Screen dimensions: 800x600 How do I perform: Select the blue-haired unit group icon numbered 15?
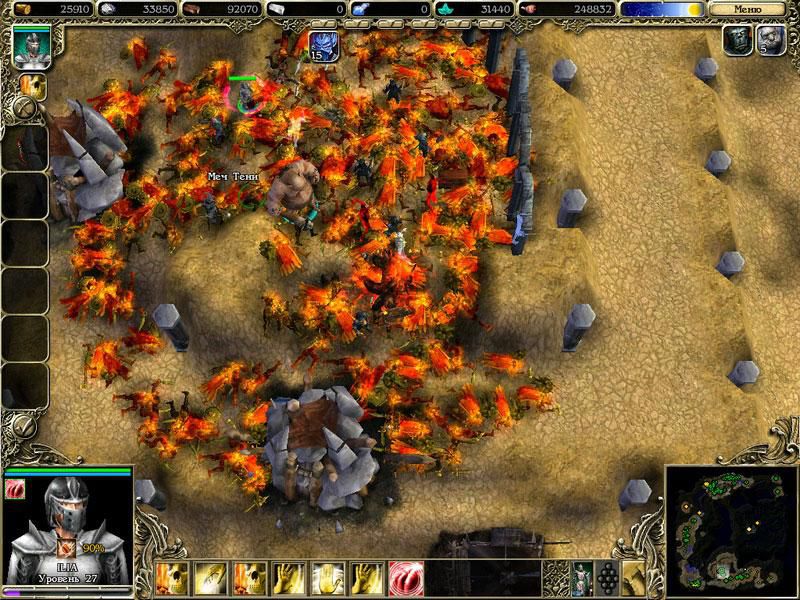[323, 46]
